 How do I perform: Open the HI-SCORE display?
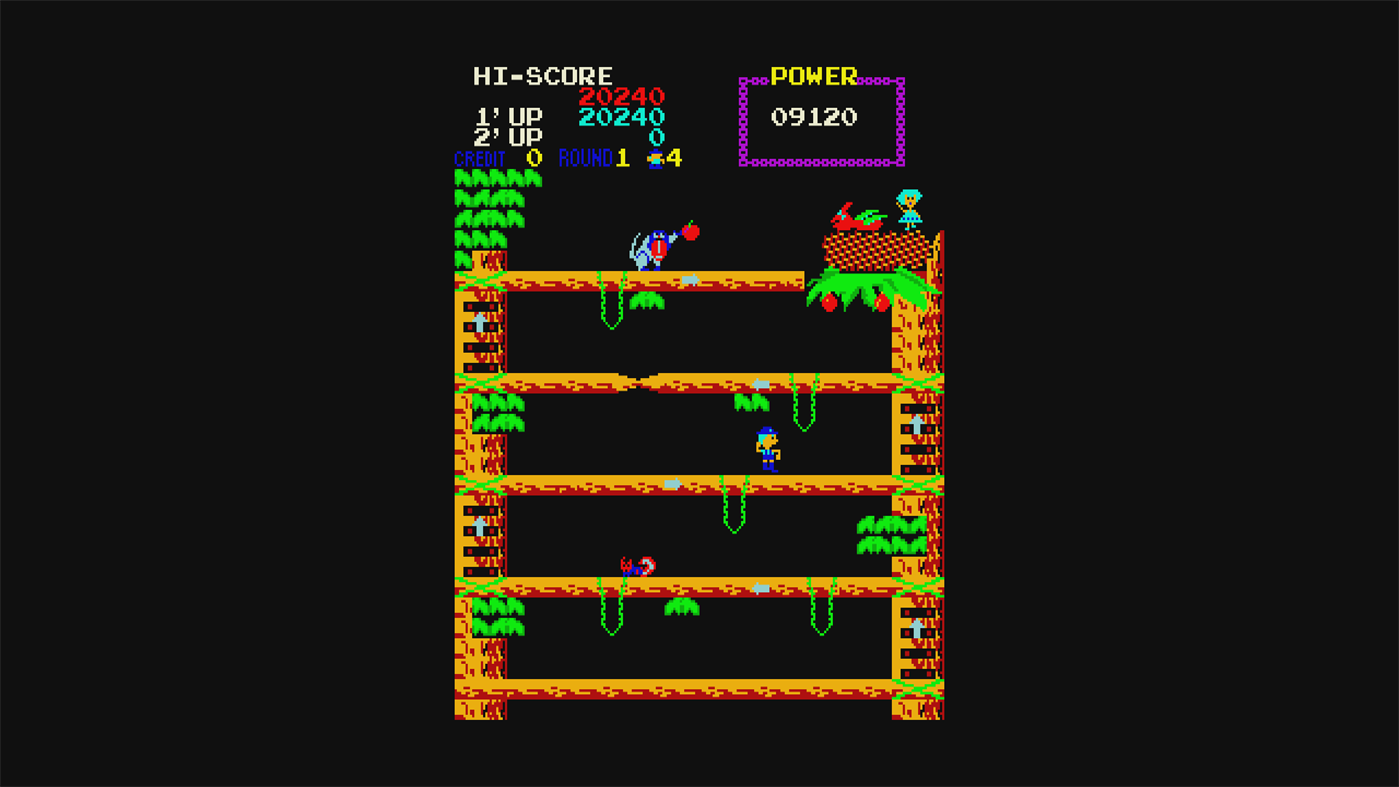(x=541, y=76)
